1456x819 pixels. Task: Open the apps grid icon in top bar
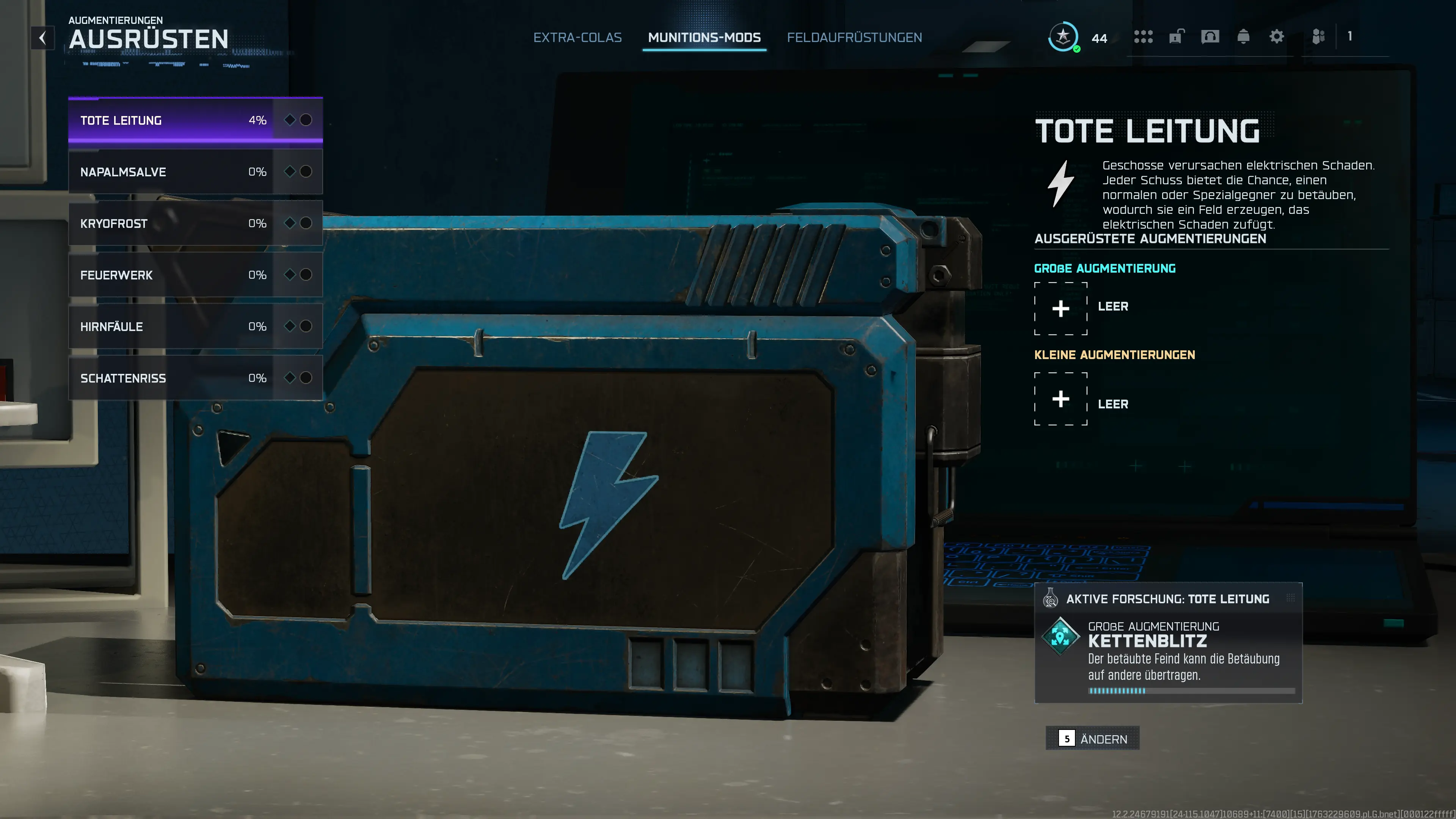tap(1144, 36)
